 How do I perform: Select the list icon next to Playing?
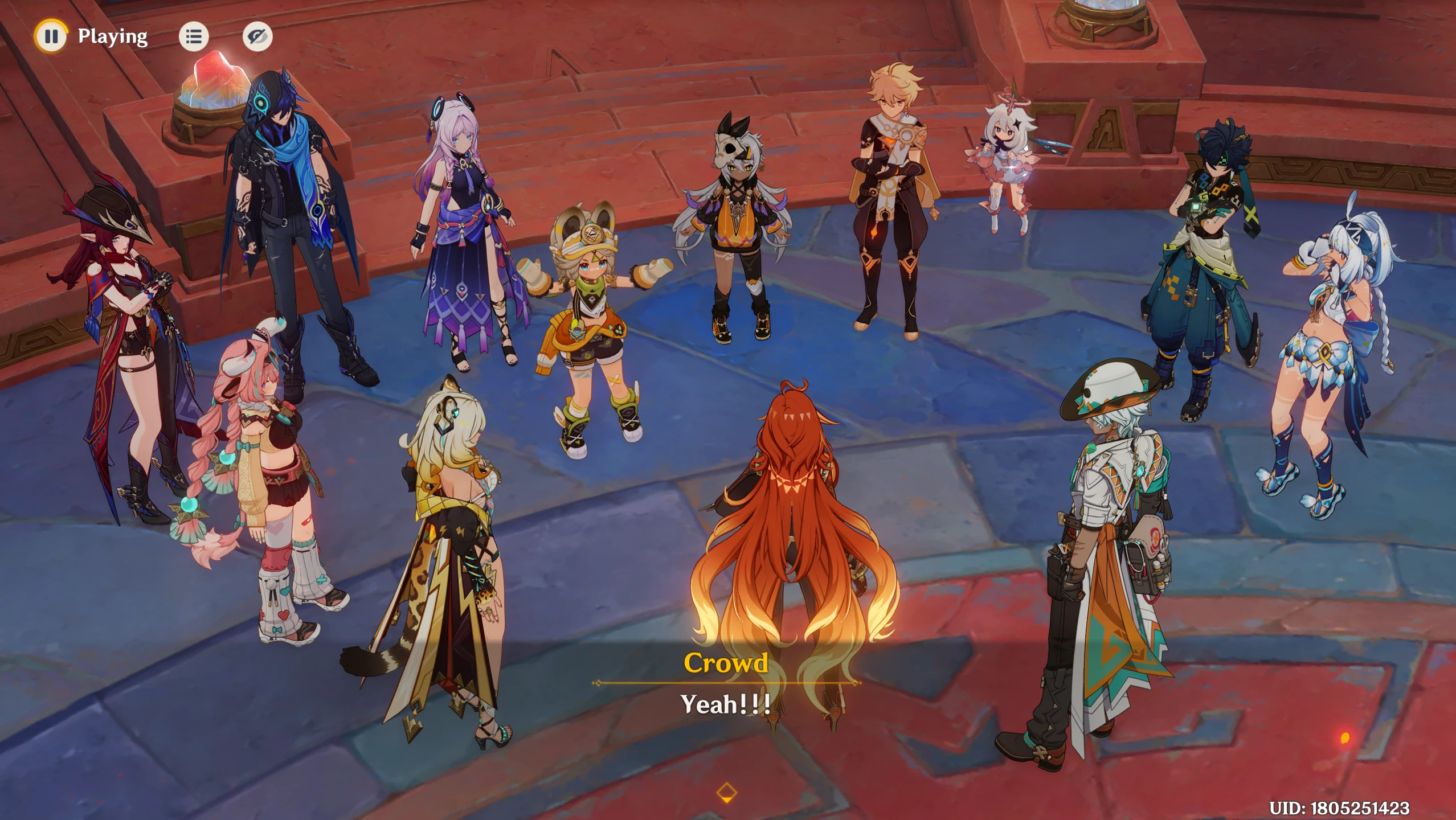pos(194,36)
